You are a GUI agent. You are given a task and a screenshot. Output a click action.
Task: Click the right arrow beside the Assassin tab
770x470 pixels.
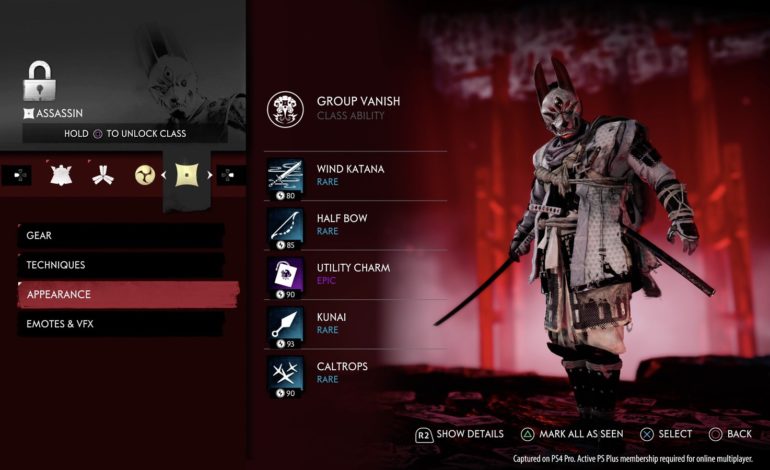click(x=209, y=176)
